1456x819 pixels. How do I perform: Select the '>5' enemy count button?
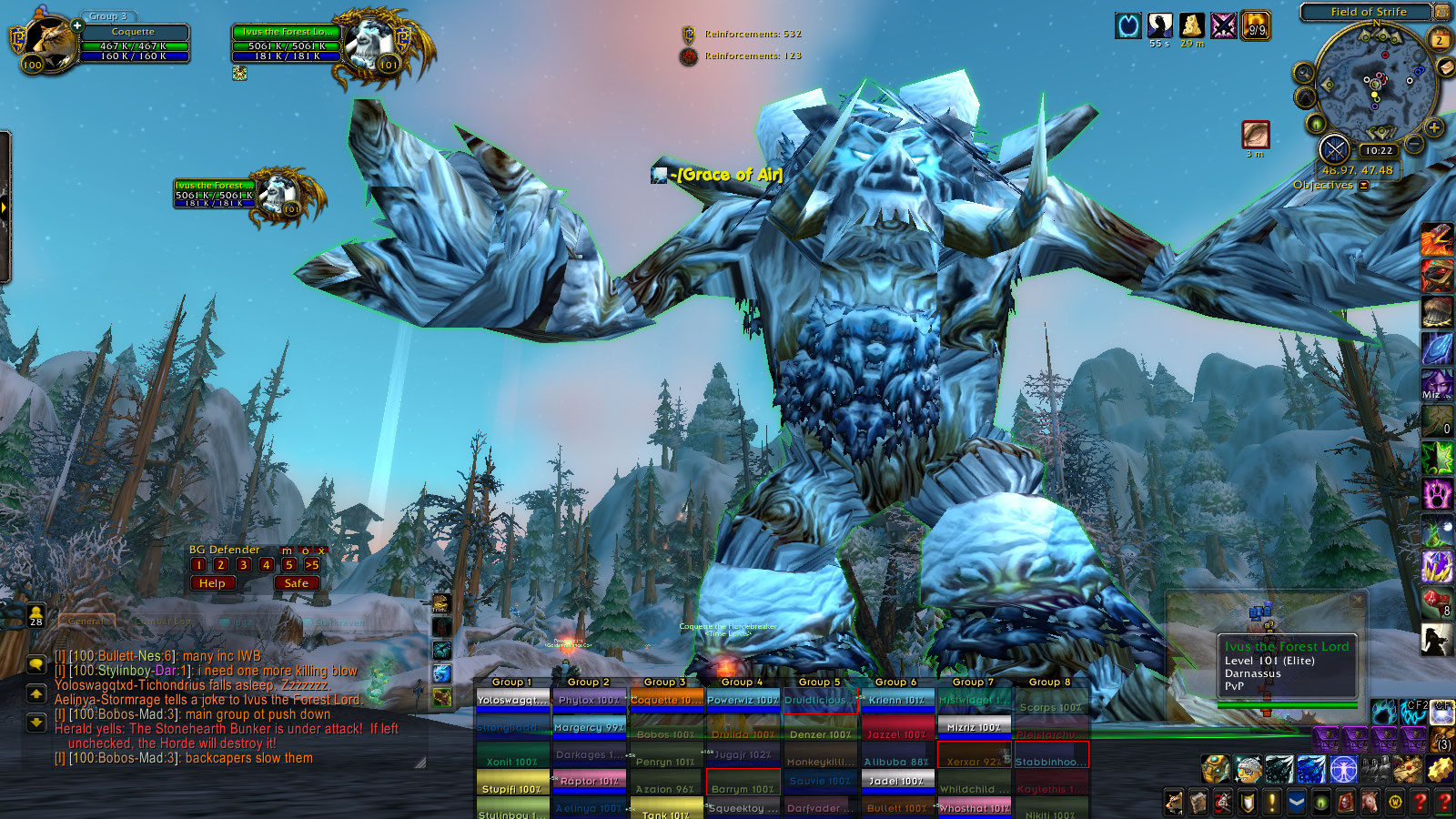pos(312,565)
